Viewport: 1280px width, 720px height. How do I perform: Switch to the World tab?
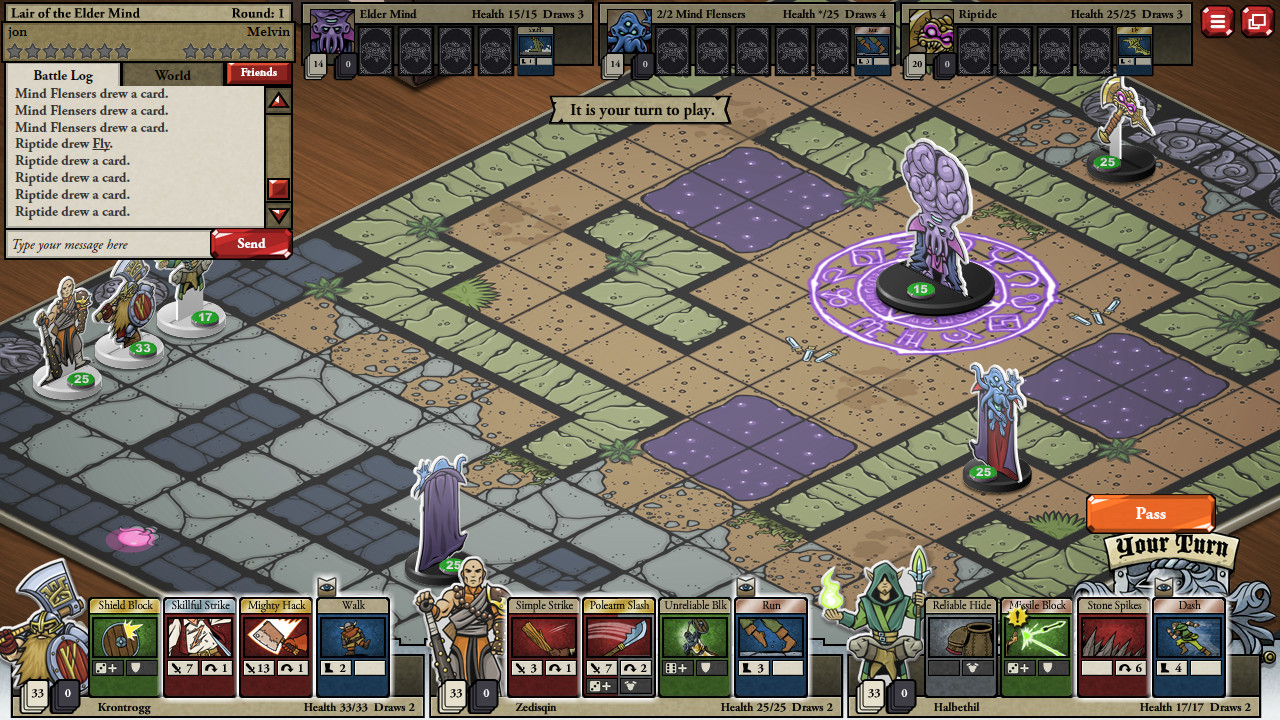click(171, 74)
